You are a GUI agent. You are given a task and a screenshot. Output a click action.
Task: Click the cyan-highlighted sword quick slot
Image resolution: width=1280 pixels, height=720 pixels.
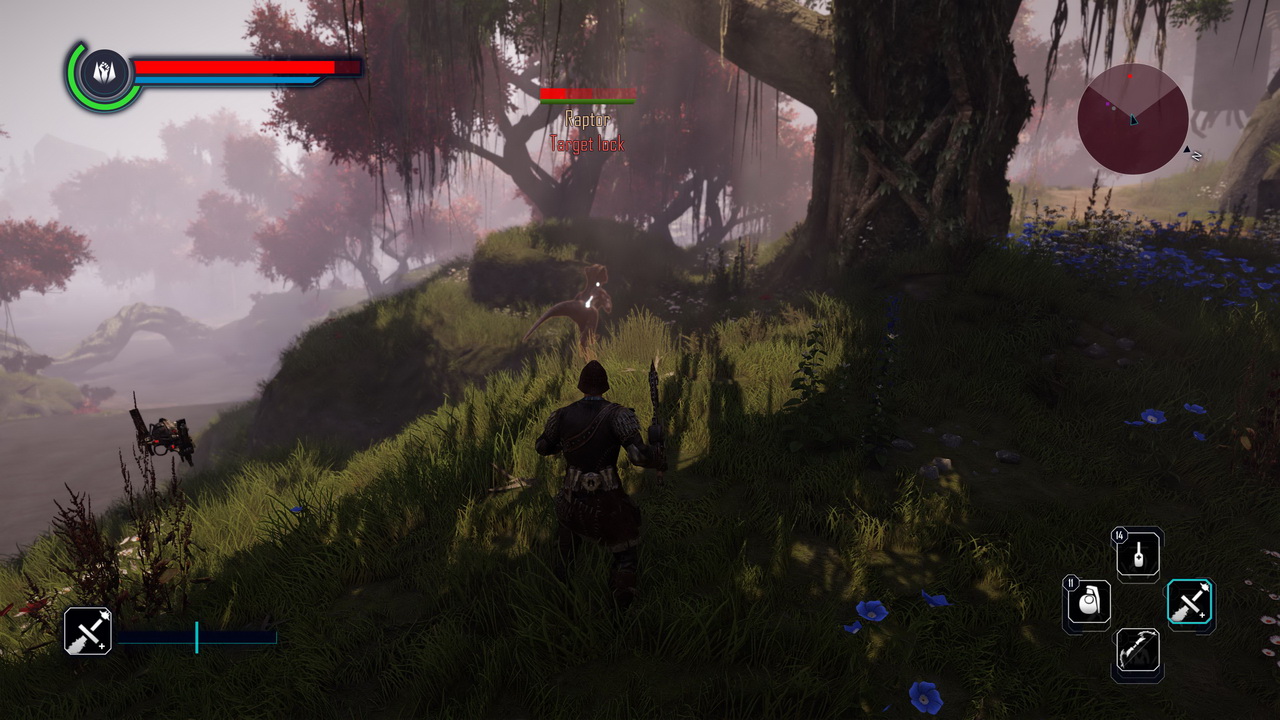coord(1190,604)
